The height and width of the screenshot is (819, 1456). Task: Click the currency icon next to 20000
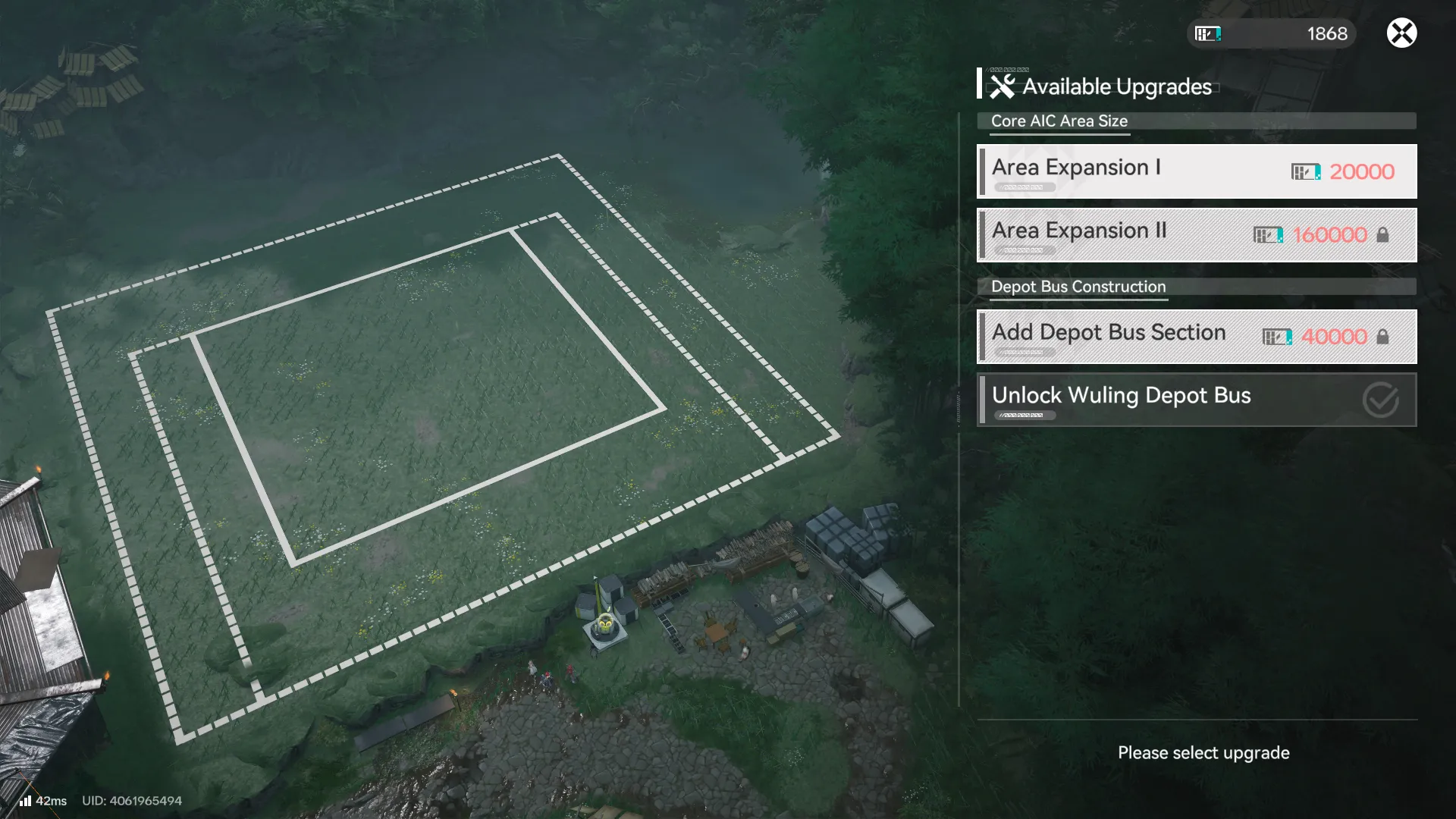tap(1306, 171)
